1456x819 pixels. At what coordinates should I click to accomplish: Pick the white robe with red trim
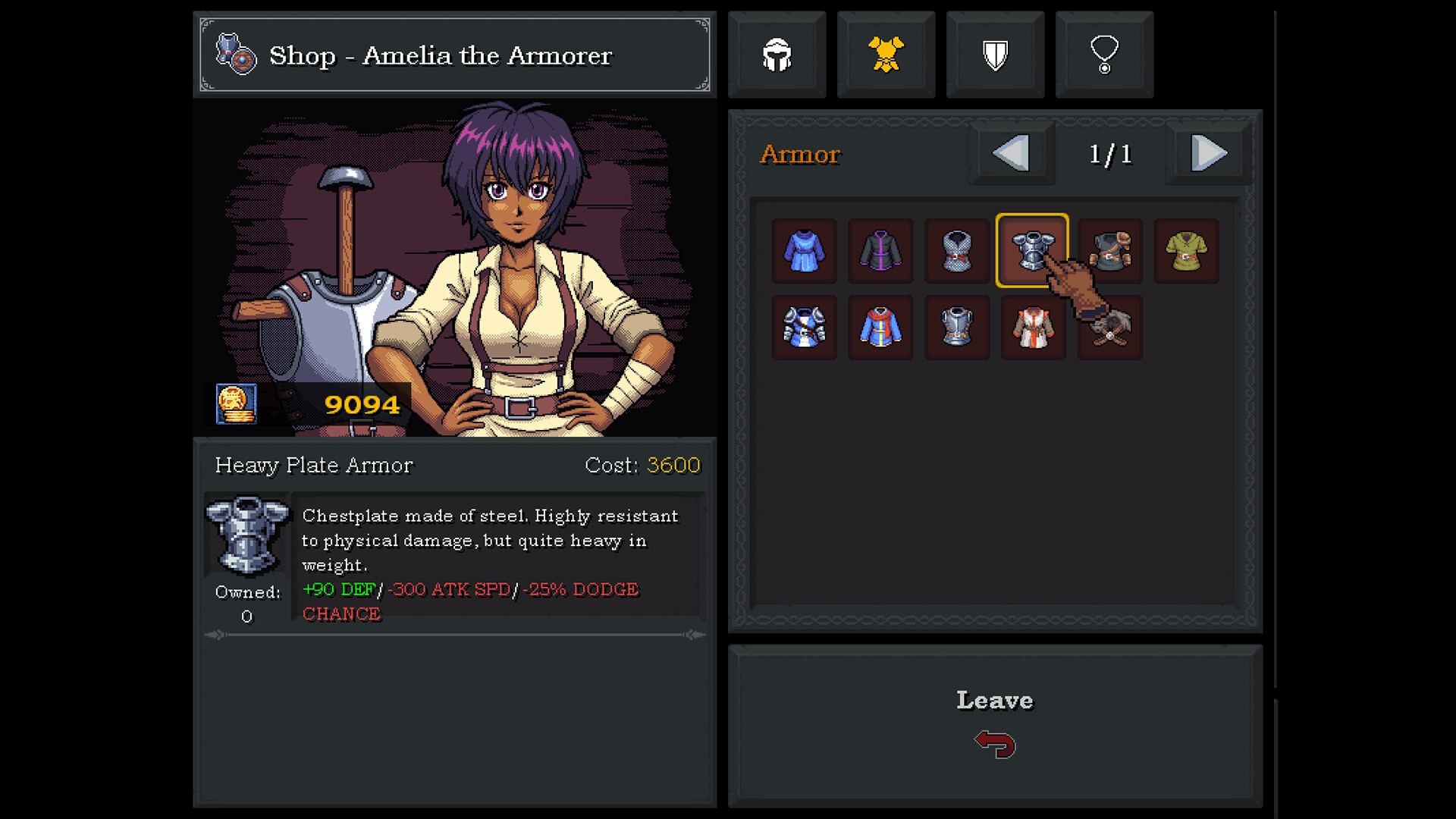pos(1033,327)
